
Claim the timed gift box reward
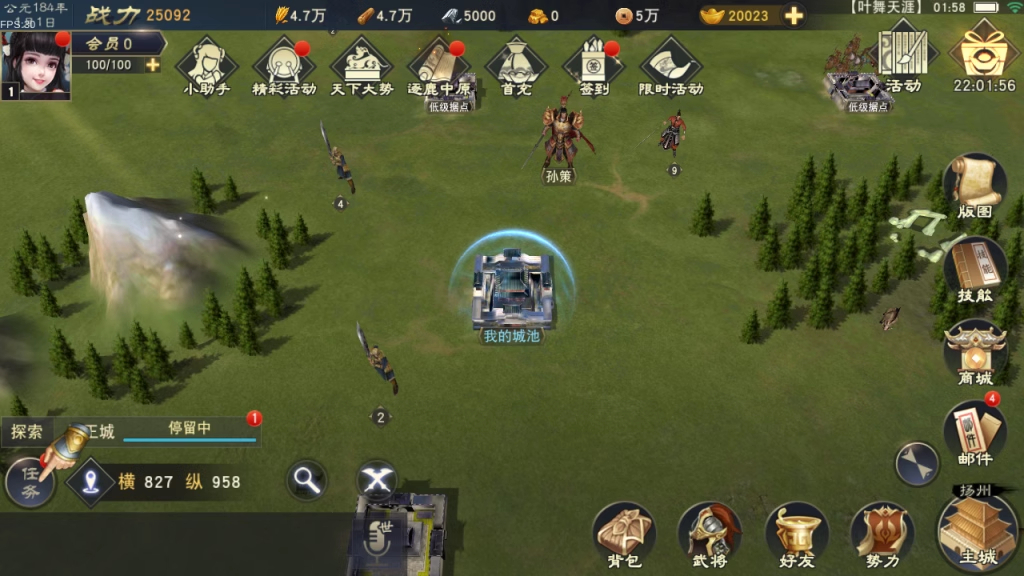pos(984,52)
